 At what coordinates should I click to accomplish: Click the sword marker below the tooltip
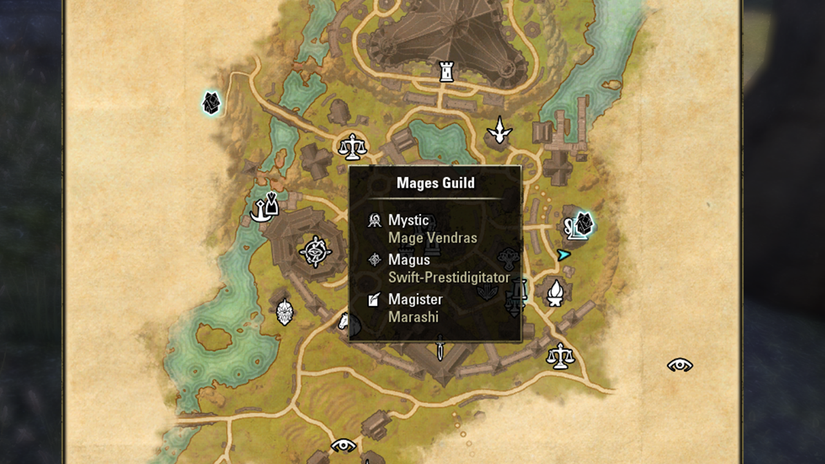[x=439, y=350]
